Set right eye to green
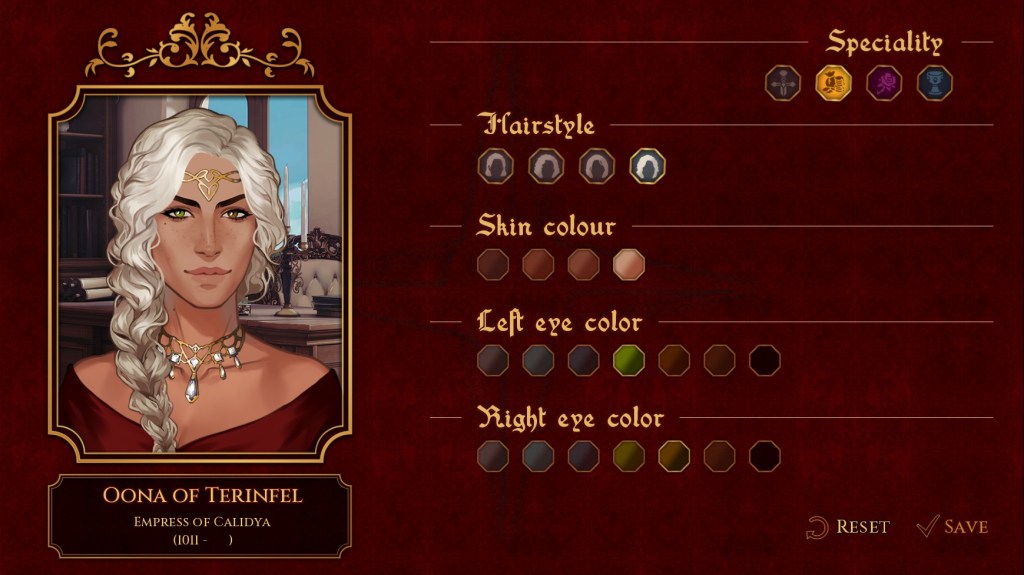The height and width of the screenshot is (575, 1024). pos(629,456)
